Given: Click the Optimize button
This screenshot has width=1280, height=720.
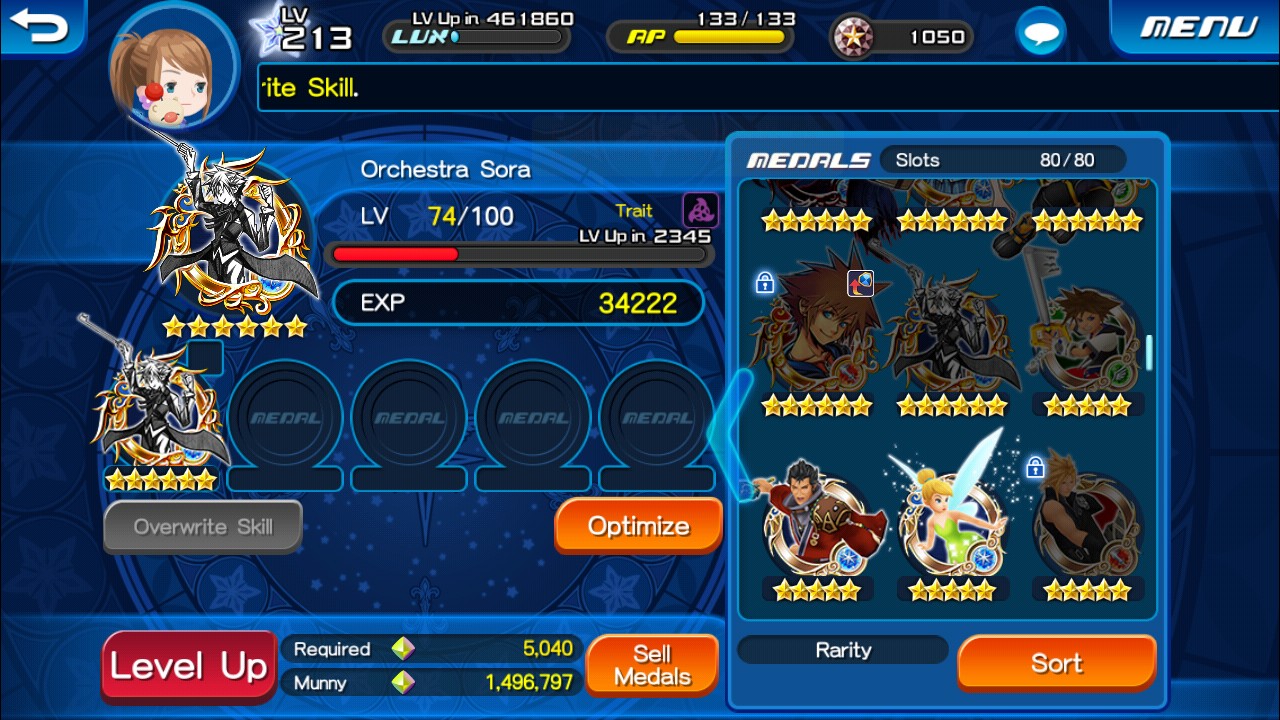Looking at the screenshot, I should click(x=638, y=526).
